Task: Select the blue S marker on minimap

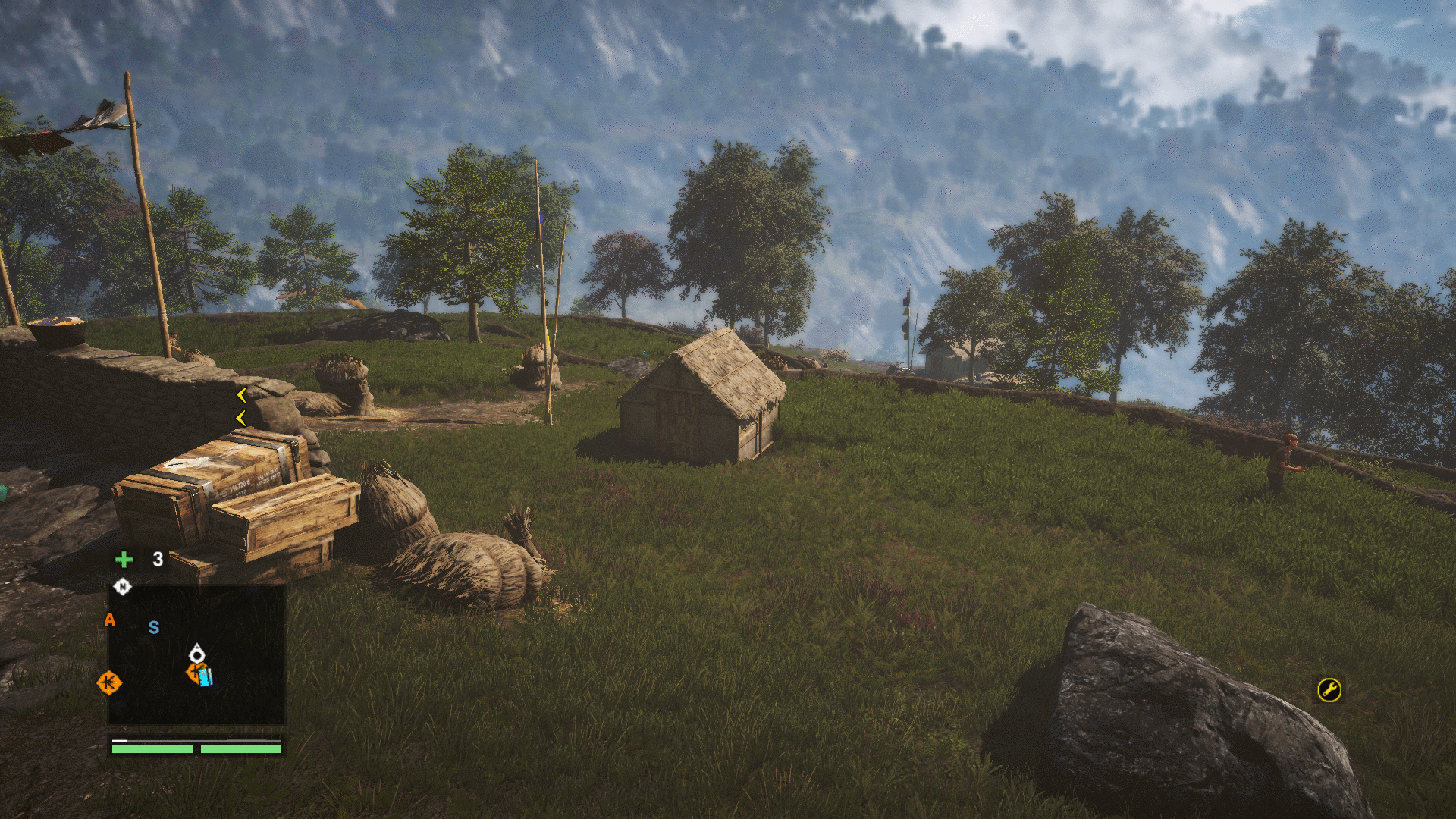Action: (154, 627)
